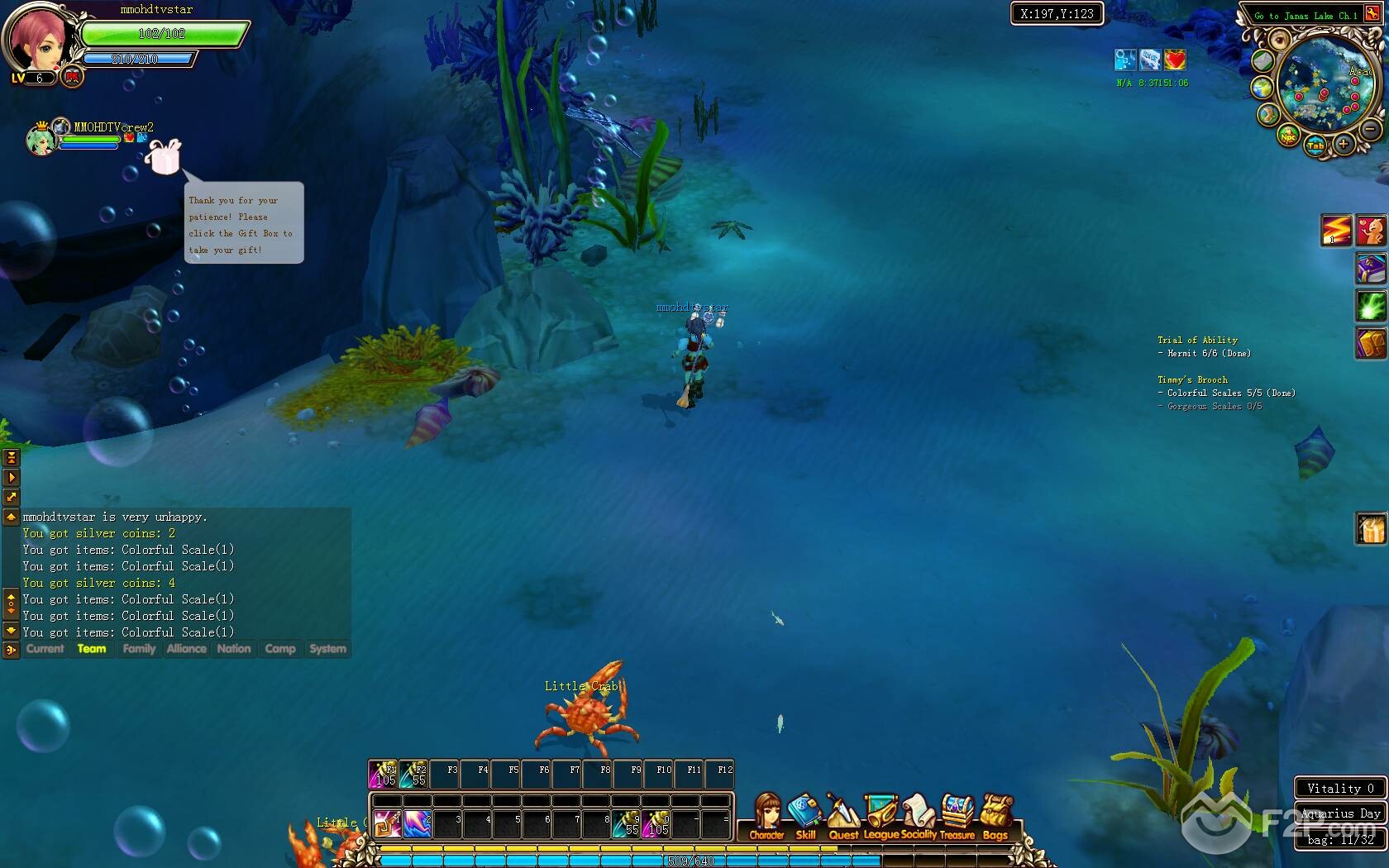Zoom out the minimap with minus button
The width and height of the screenshot is (1389, 868).
[1370, 130]
